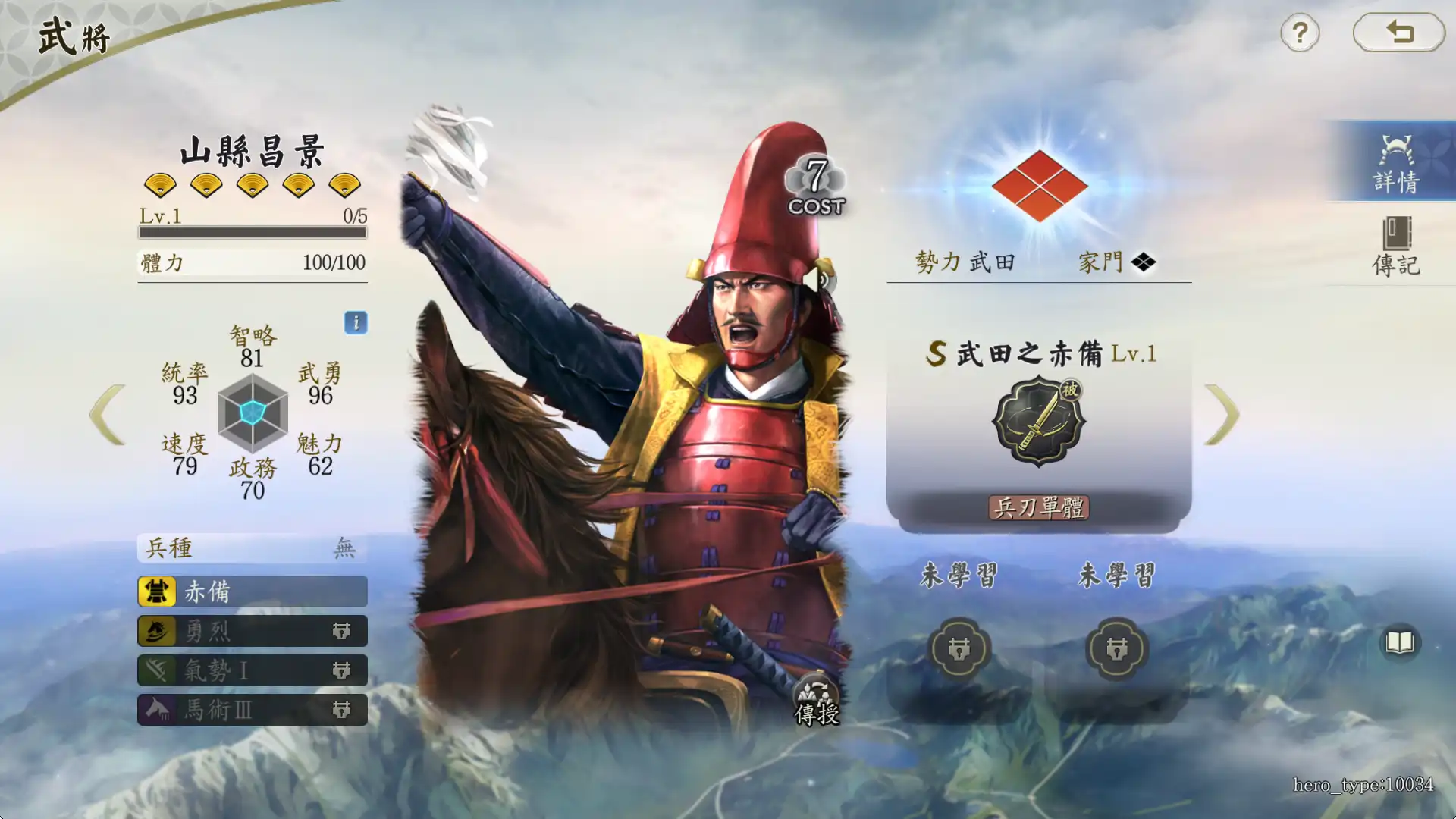Click the 兵刀單體 skill type label

coord(1038,508)
